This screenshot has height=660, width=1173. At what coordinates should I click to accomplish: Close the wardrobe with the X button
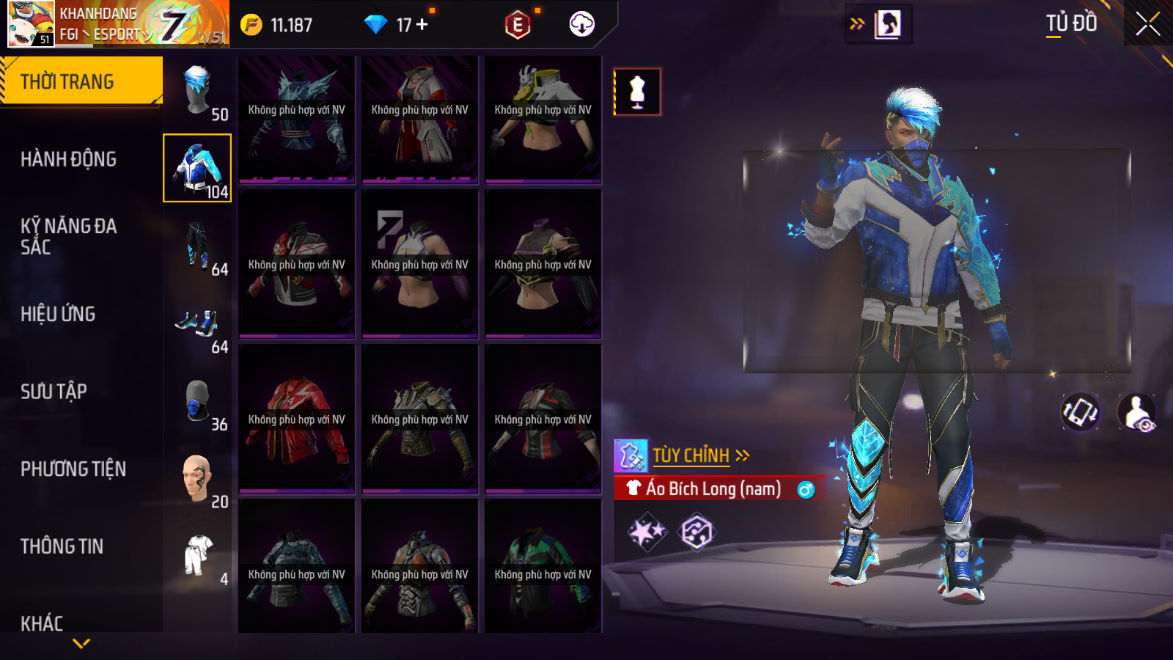point(1147,23)
